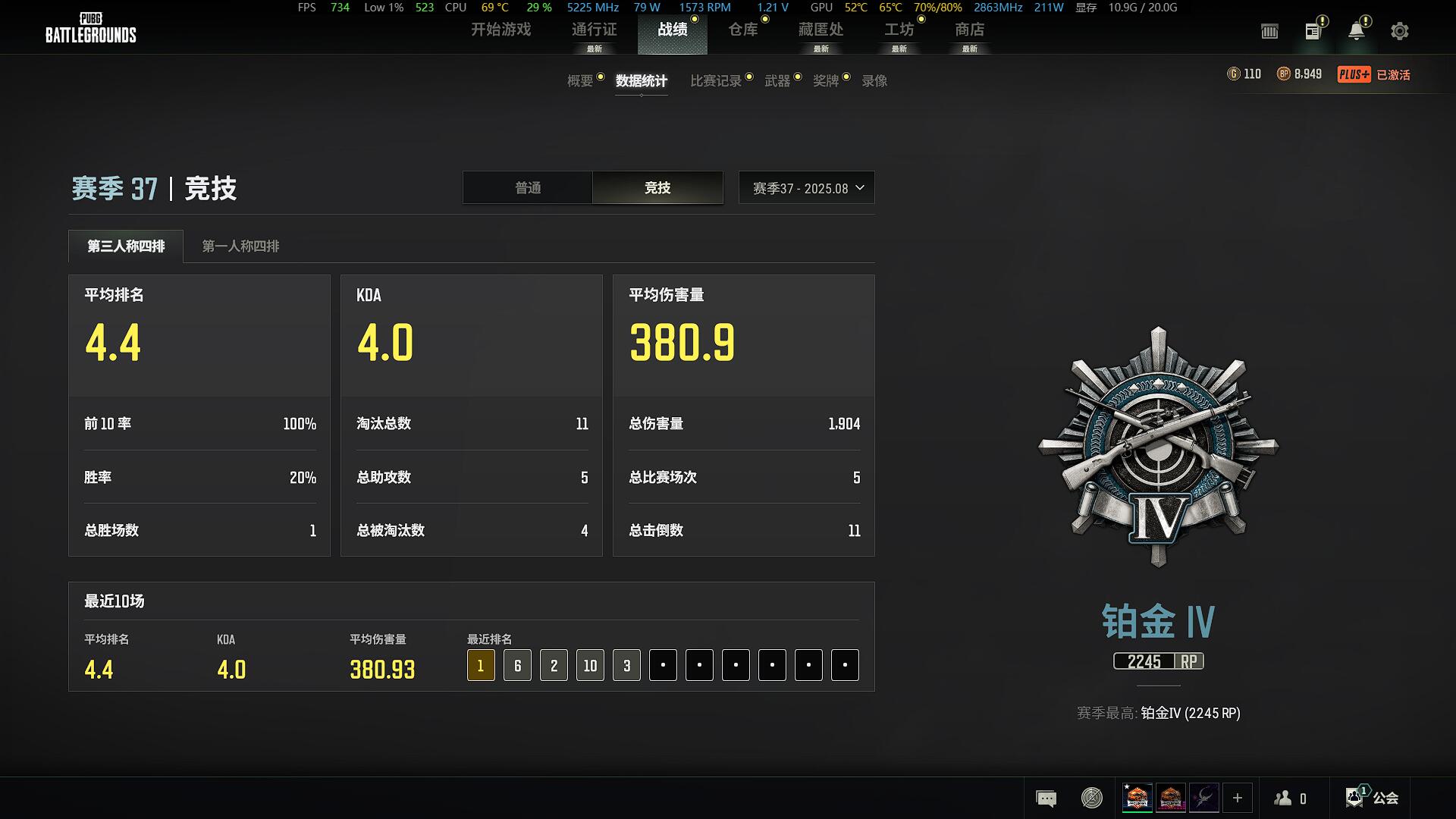Open the 开始游戏 start game menu
The width and height of the screenshot is (1456, 819).
click(x=500, y=30)
